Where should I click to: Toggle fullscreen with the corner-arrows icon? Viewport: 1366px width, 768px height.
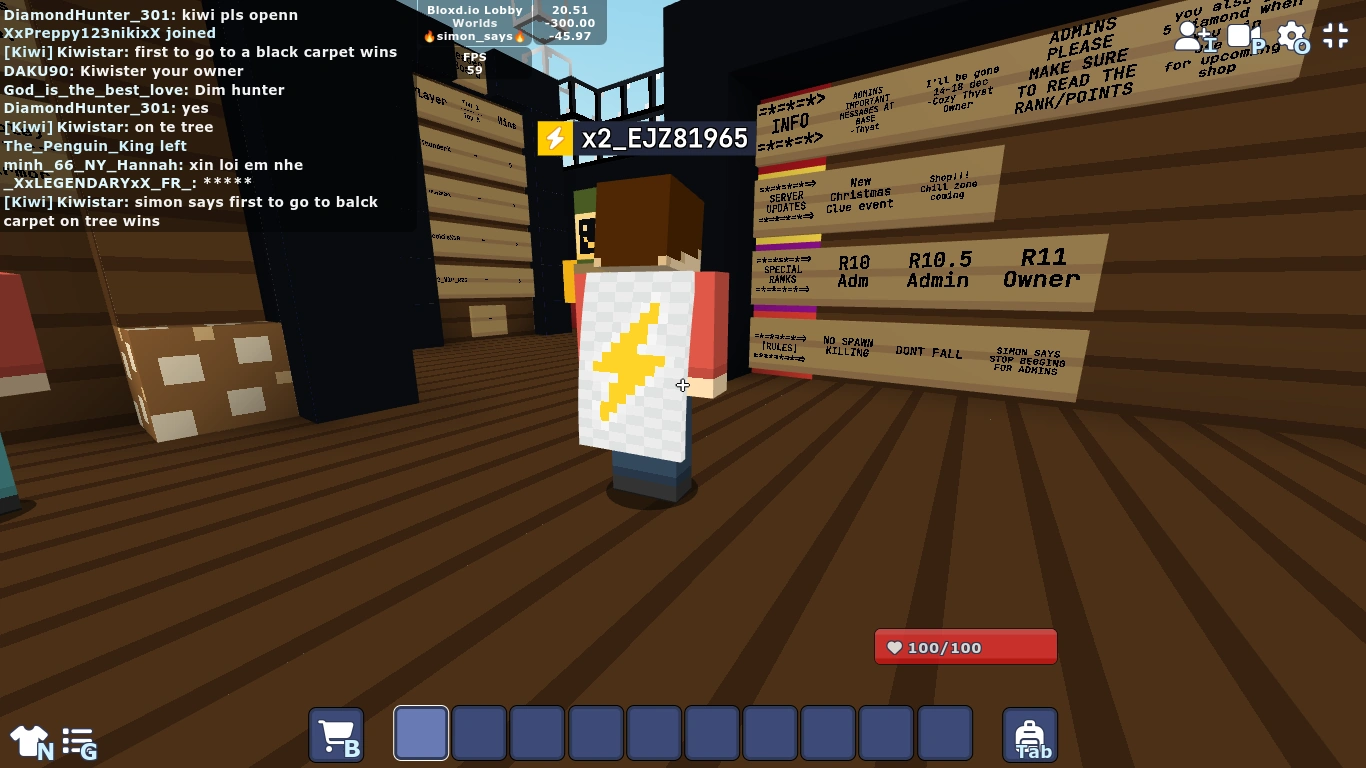[1335, 35]
